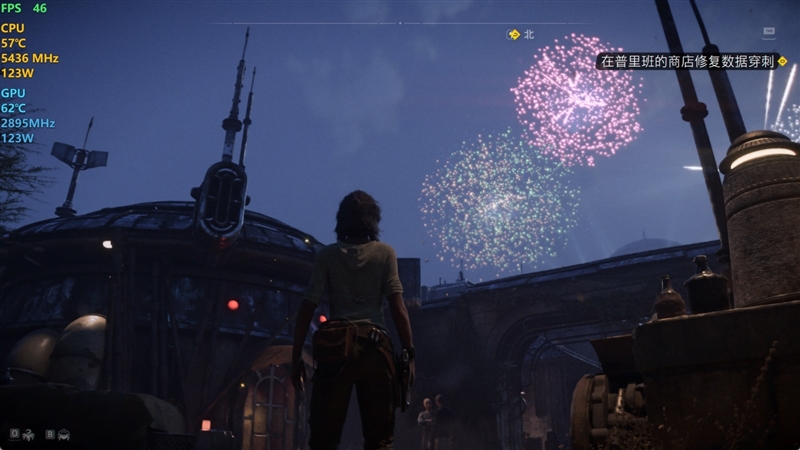Select the Nix companion command icon
This screenshot has height=450, width=800.
(29, 434)
